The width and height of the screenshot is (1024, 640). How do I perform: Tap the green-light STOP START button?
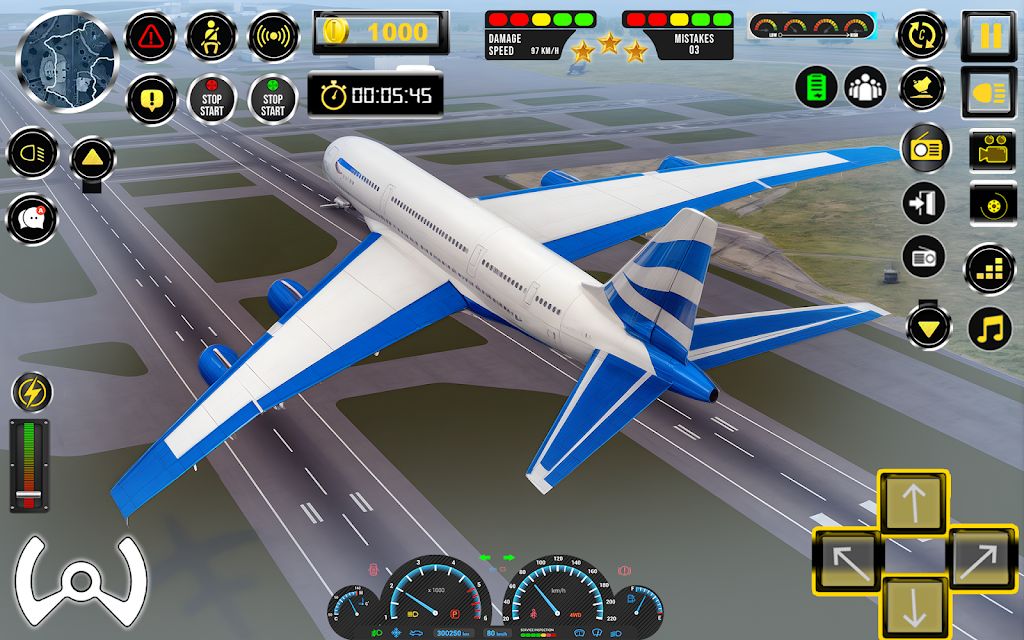[272, 99]
